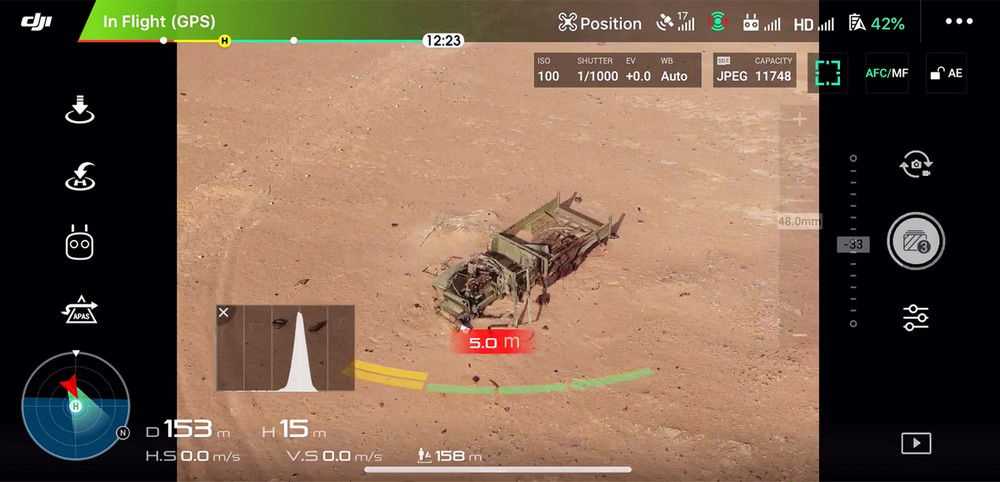
Task: Tap the DJI logo button
Action: 36,21
